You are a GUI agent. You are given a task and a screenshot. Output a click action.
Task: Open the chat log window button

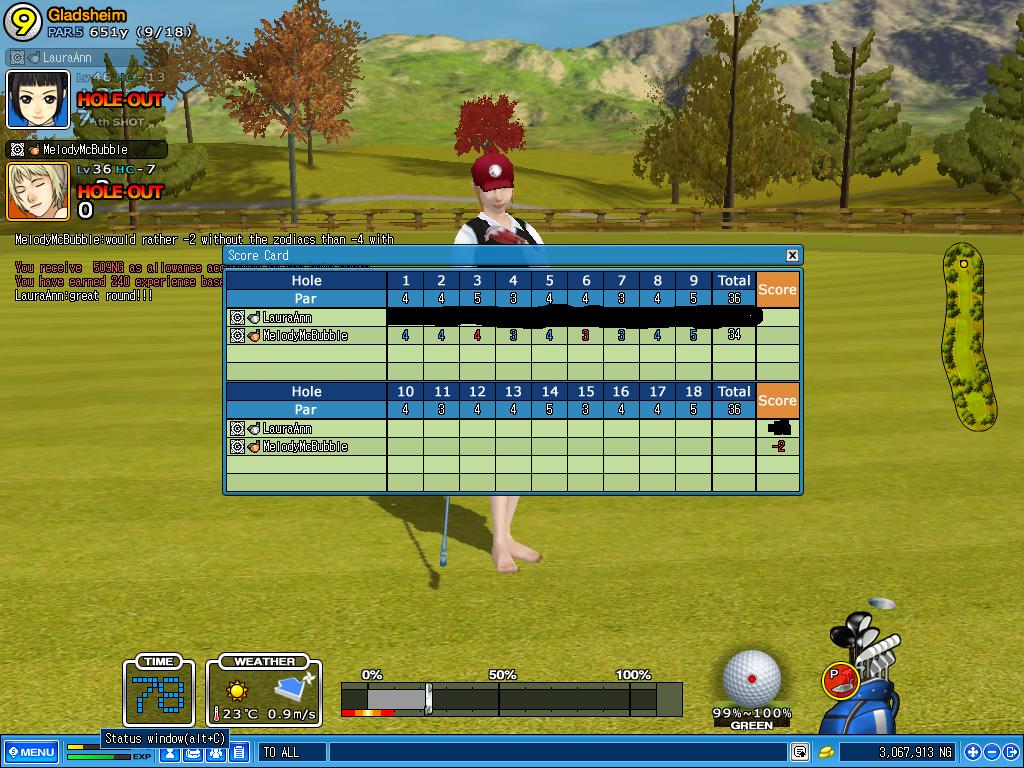pos(800,752)
